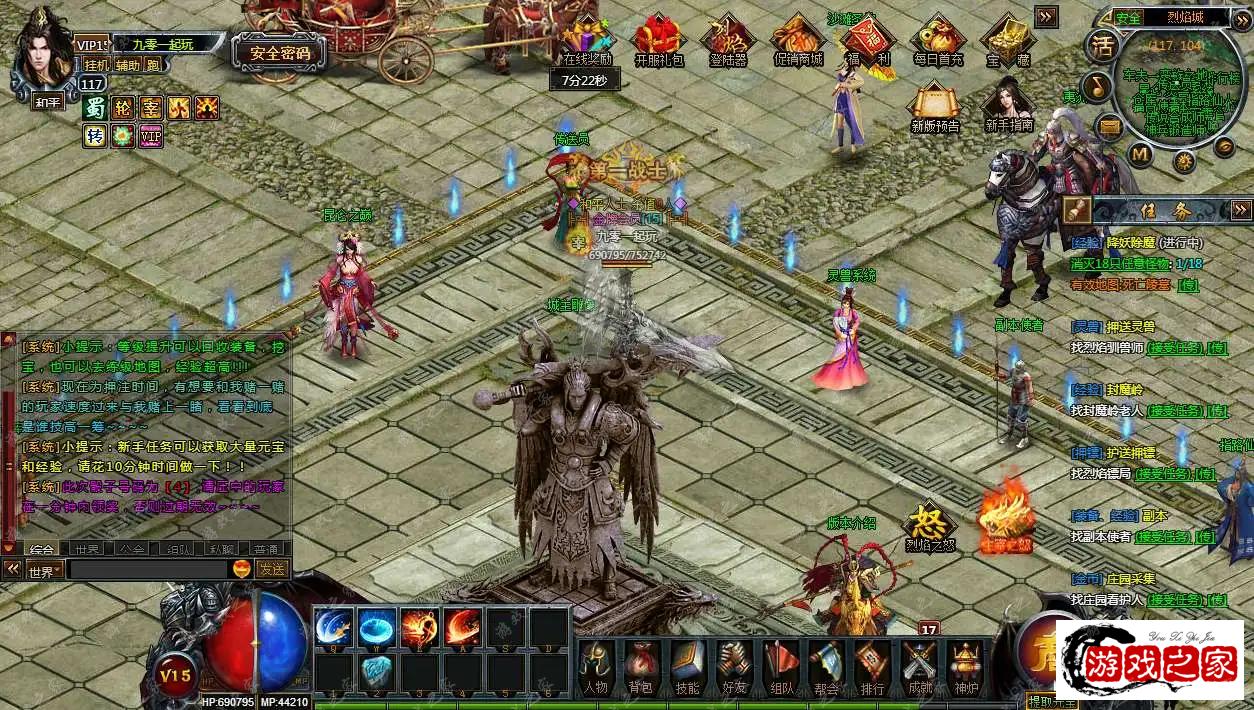The height and width of the screenshot is (710, 1254).
Task: Switch to the 世界 chat tab
Action: click(x=86, y=549)
